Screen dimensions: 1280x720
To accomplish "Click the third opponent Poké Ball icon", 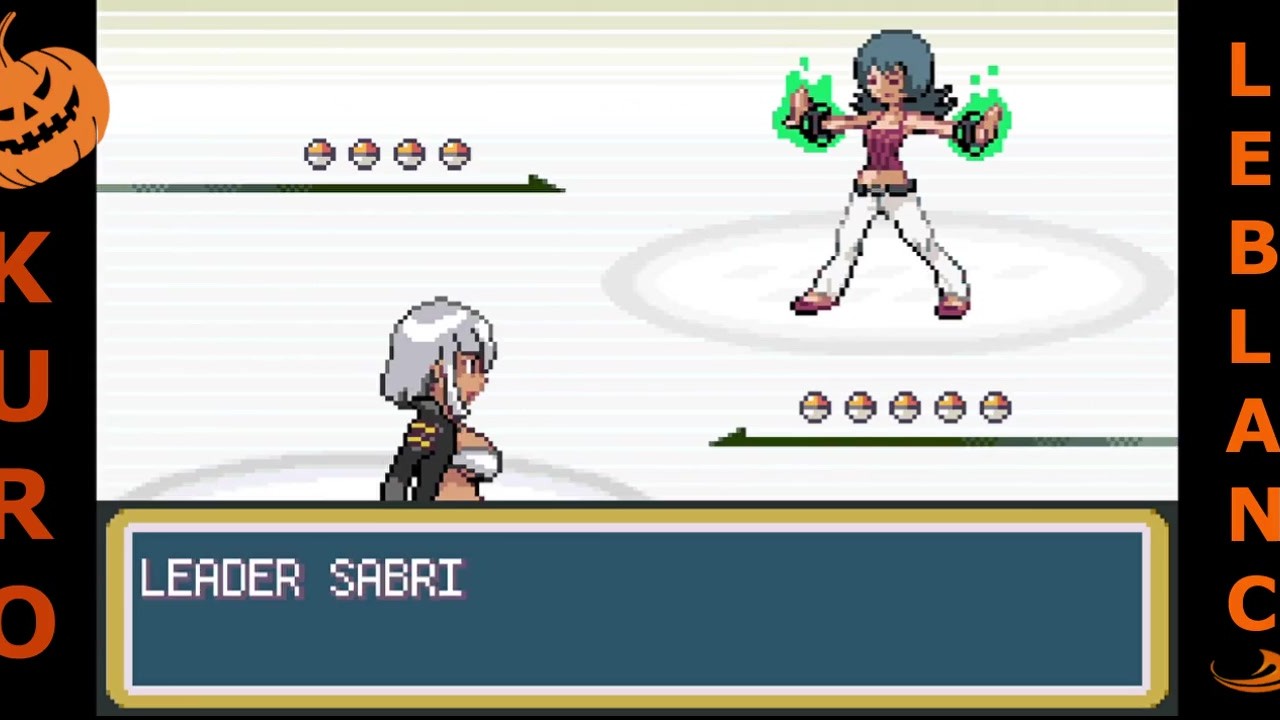I will [411, 152].
